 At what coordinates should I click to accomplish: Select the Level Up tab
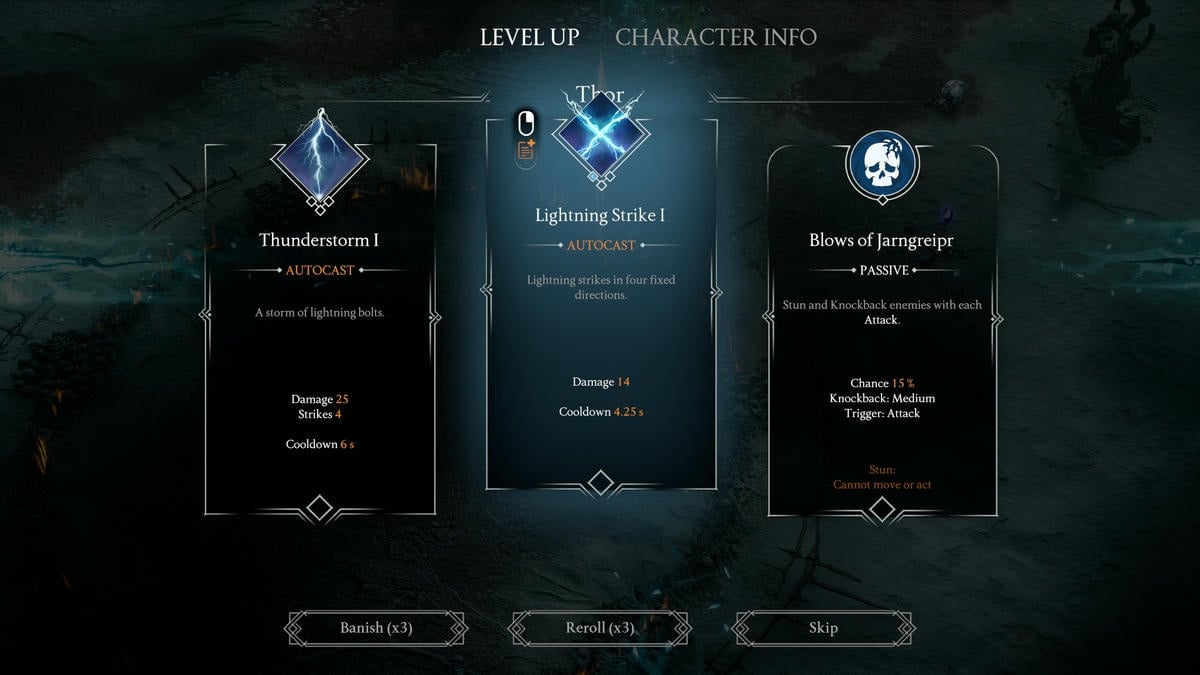(529, 37)
